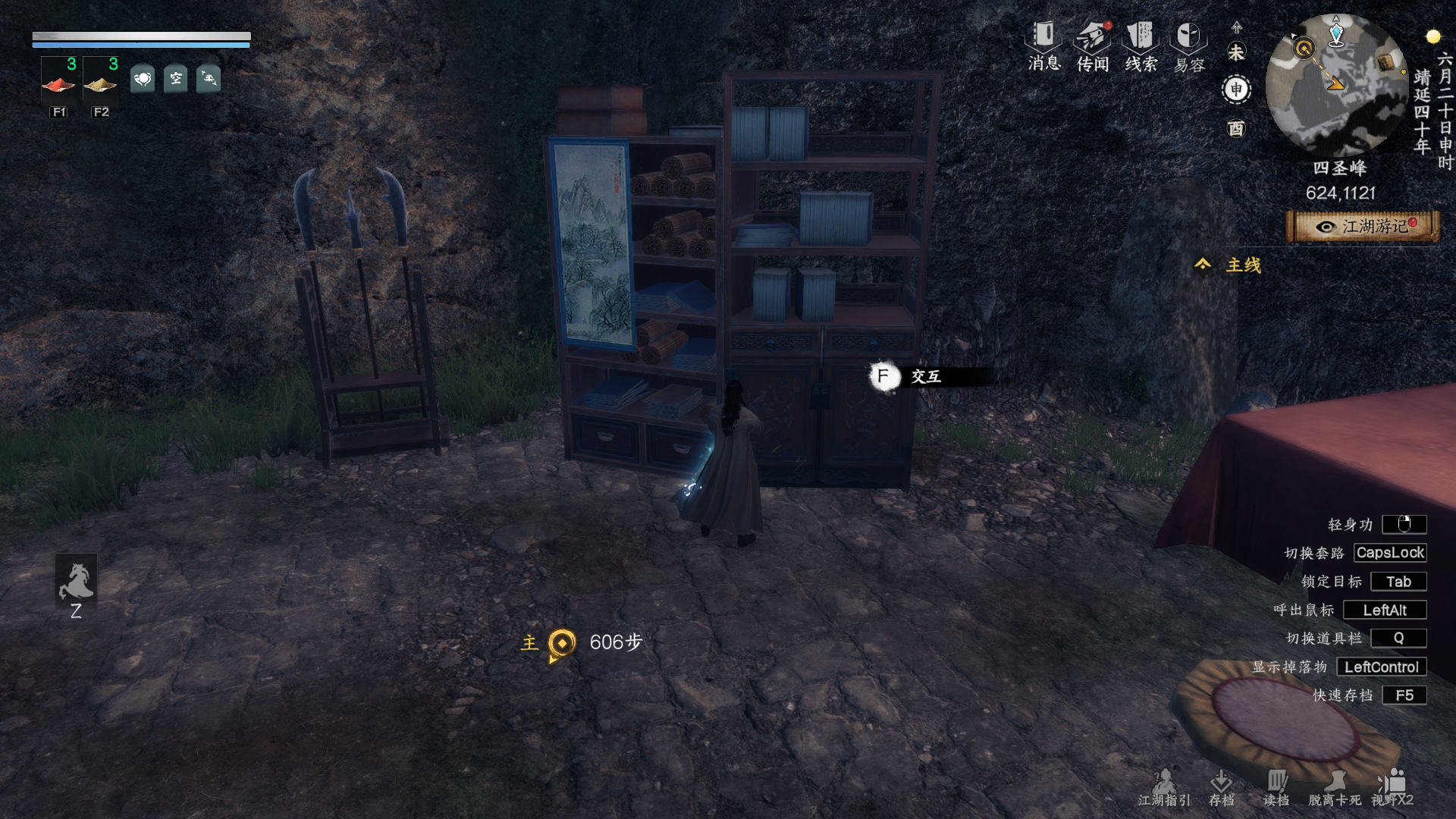Click the 脱离卡死 unstuck button
Screen dimensions: 1456x819
(x=1335, y=787)
